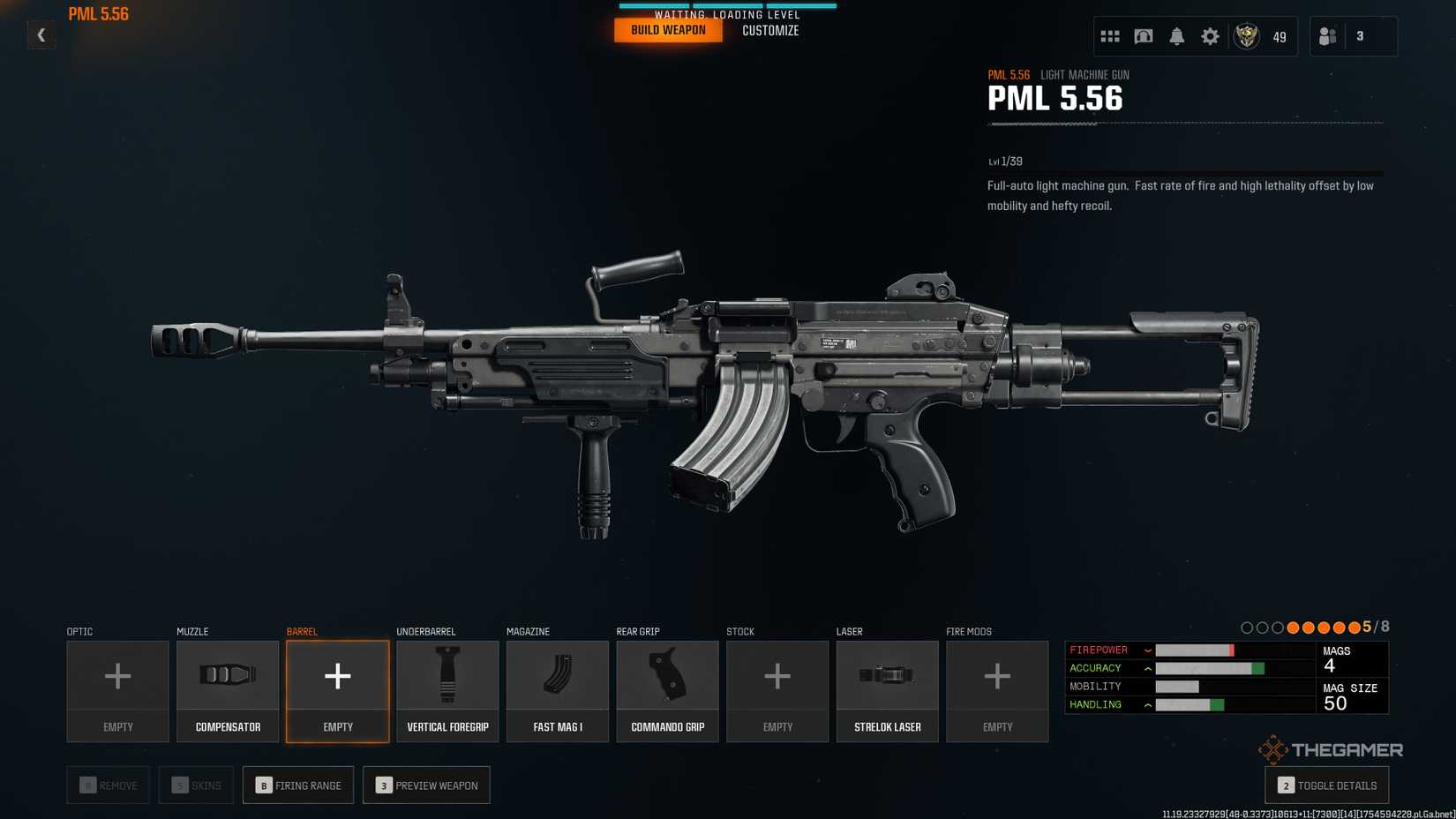Switch to the Customize tab
The height and width of the screenshot is (819, 1456).
[769, 29]
